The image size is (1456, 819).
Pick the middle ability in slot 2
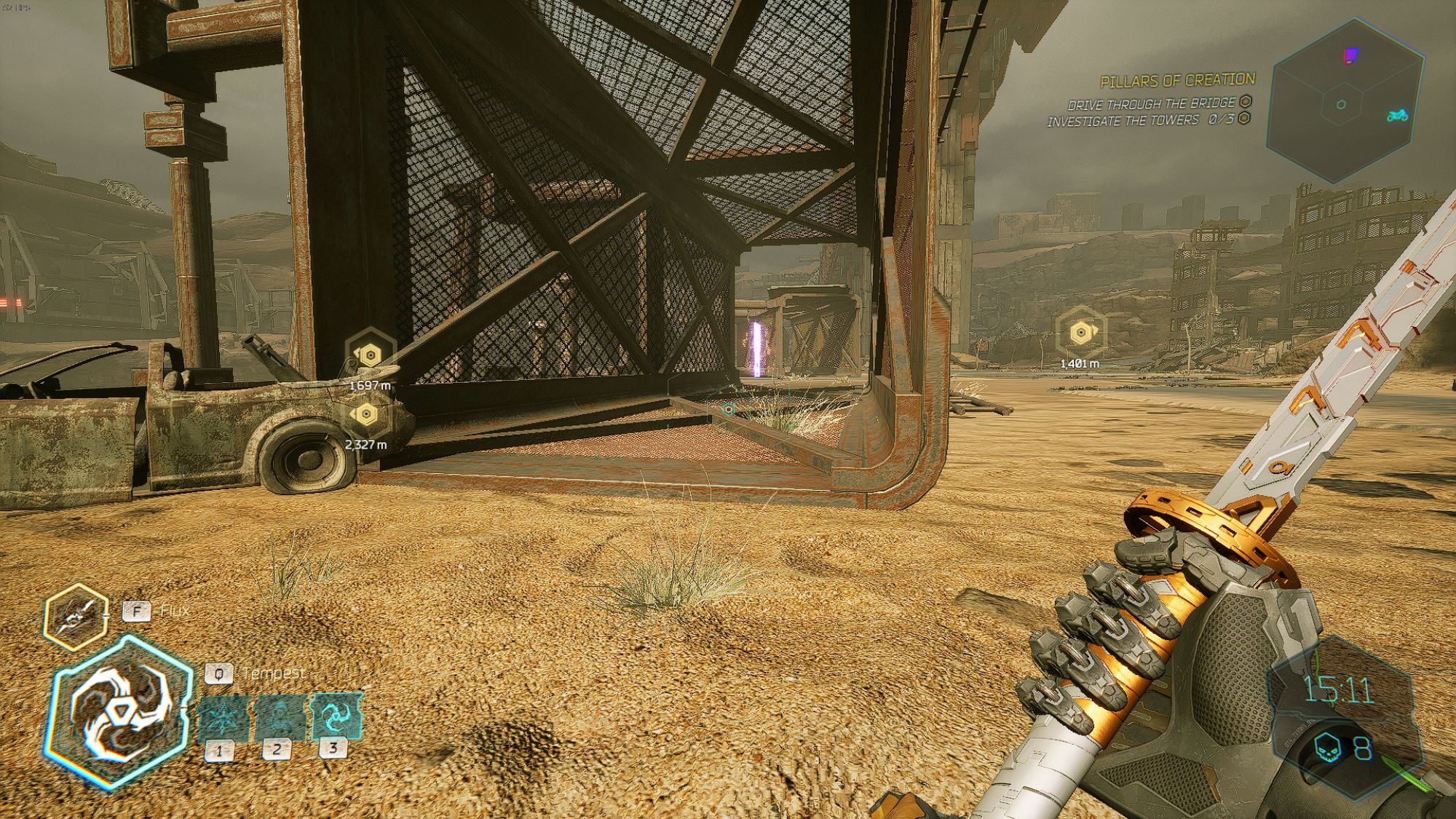pyautogui.click(x=279, y=719)
